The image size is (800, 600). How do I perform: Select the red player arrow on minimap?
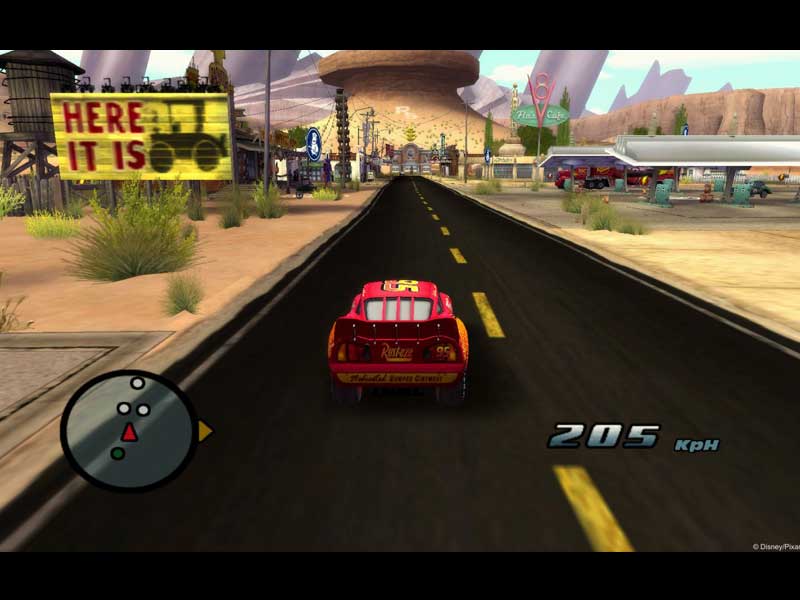pos(129,432)
